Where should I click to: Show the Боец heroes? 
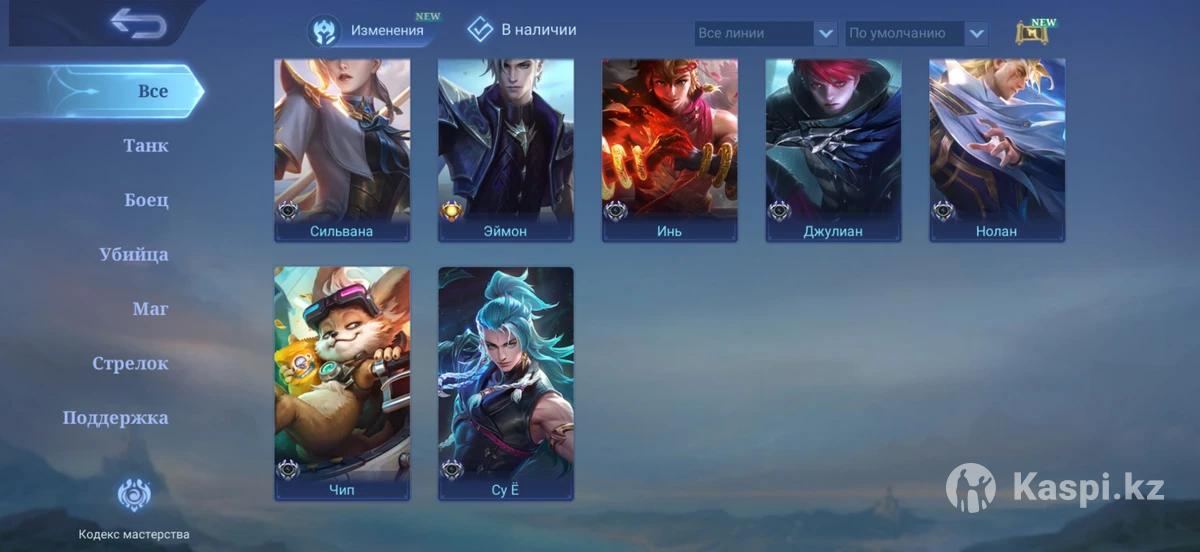[146, 200]
